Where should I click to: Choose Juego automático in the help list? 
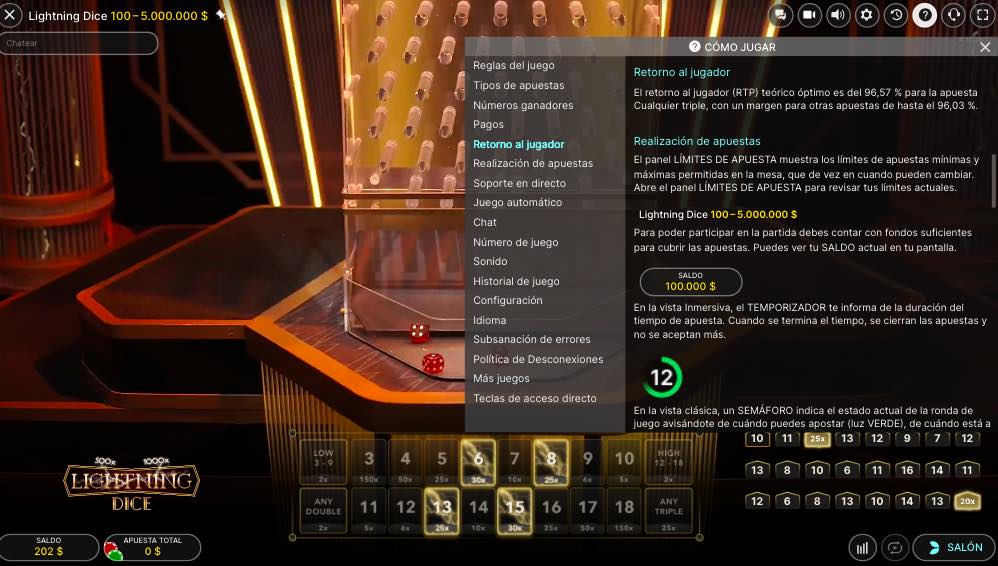(517, 203)
